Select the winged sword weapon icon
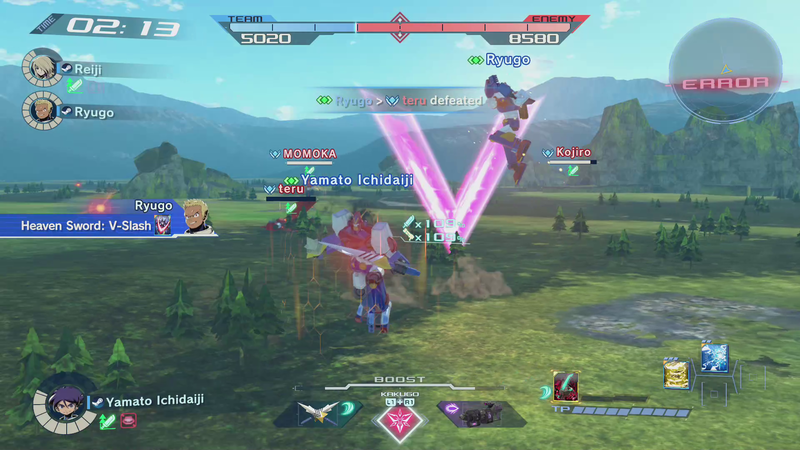800x450 pixels. click(x=320, y=414)
